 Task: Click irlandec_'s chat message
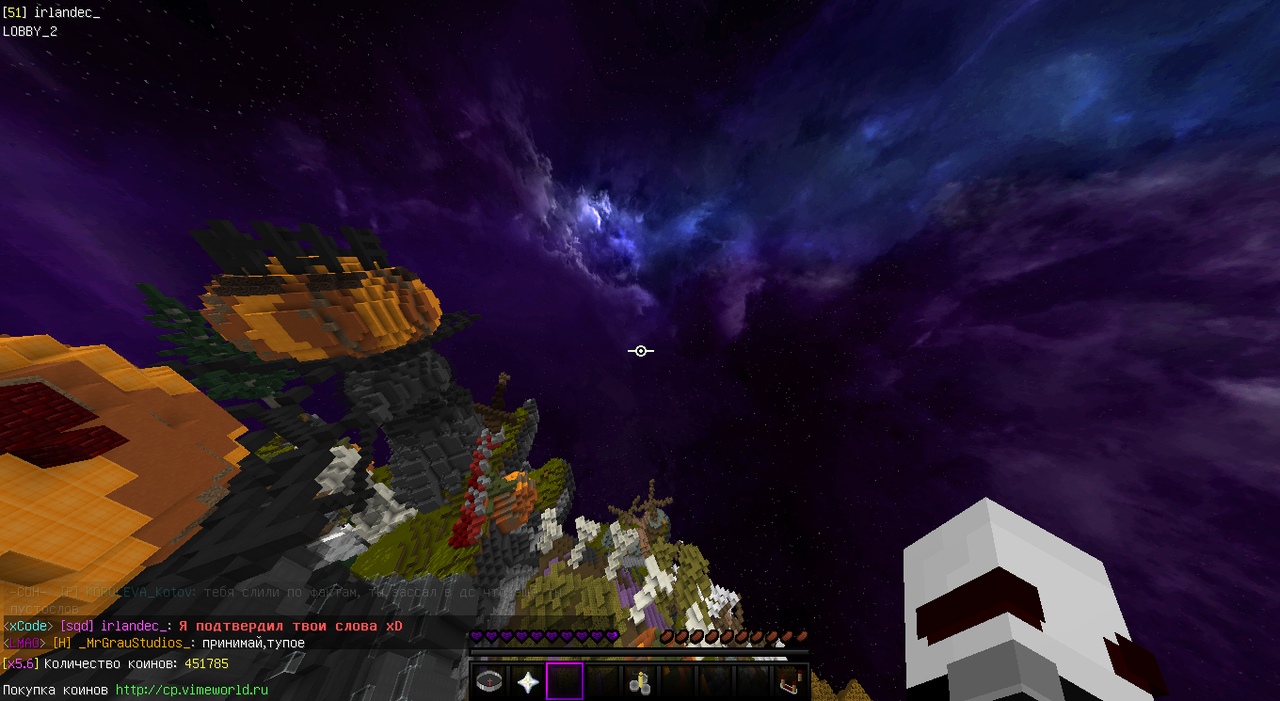click(291, 626)
